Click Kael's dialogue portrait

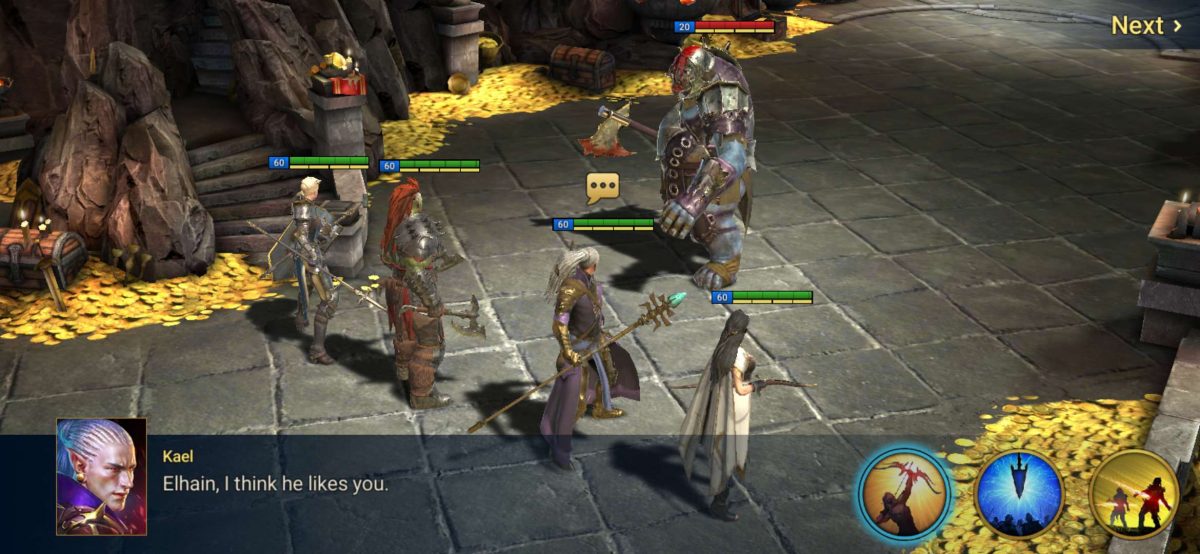101,476
